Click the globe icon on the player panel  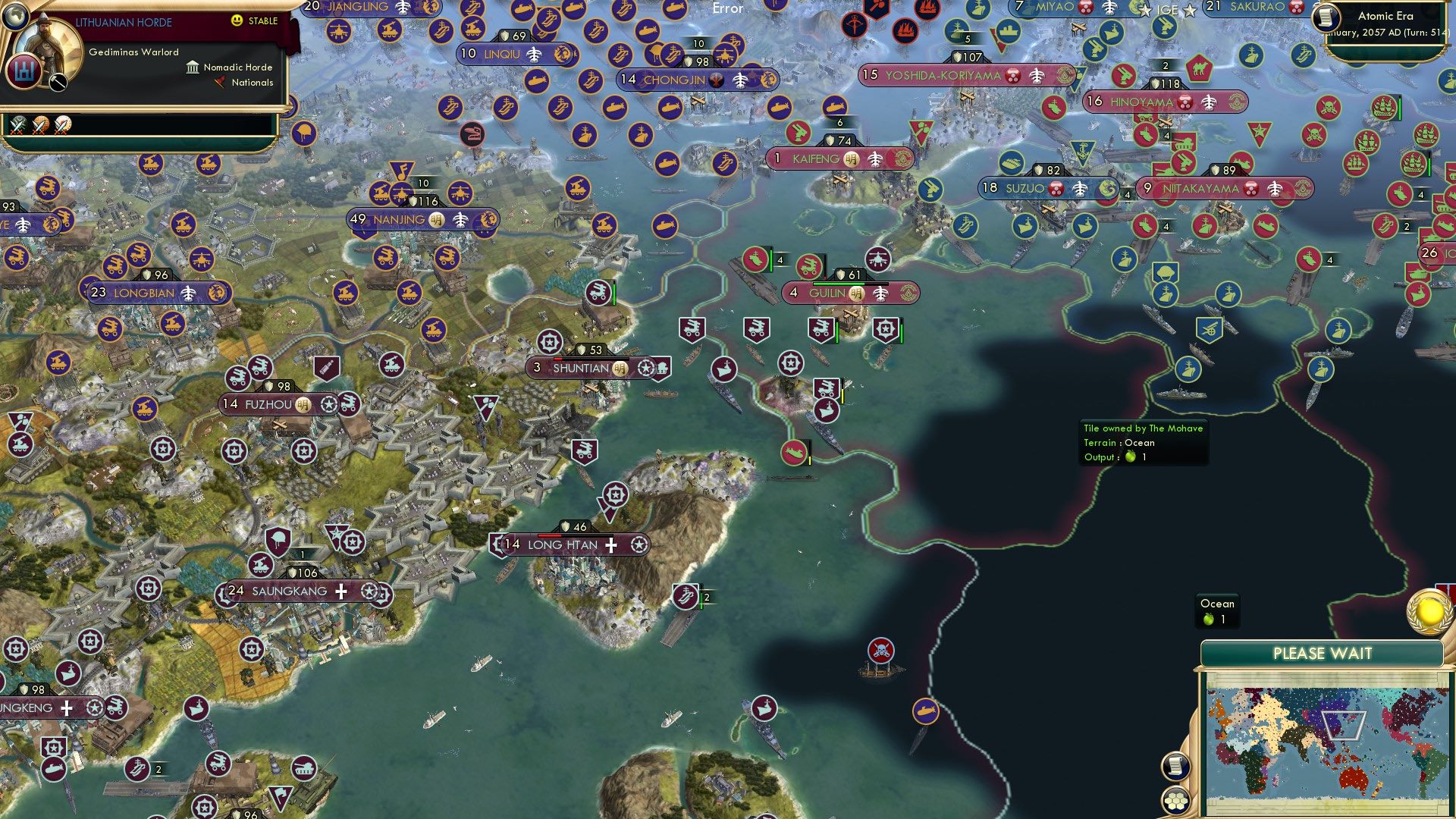[x=17, y=17]
